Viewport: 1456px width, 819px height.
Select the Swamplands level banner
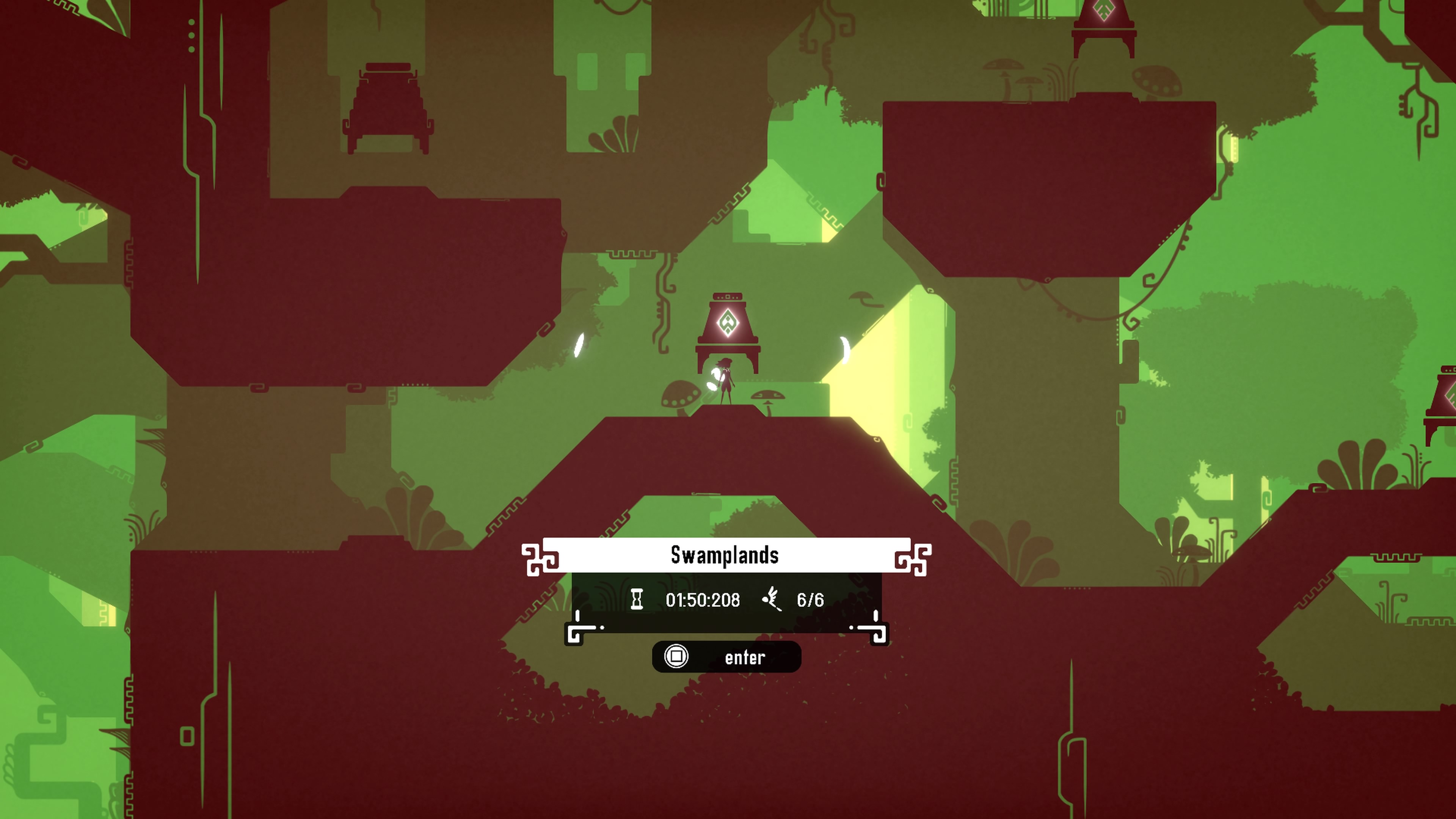[x=726, y=555]
